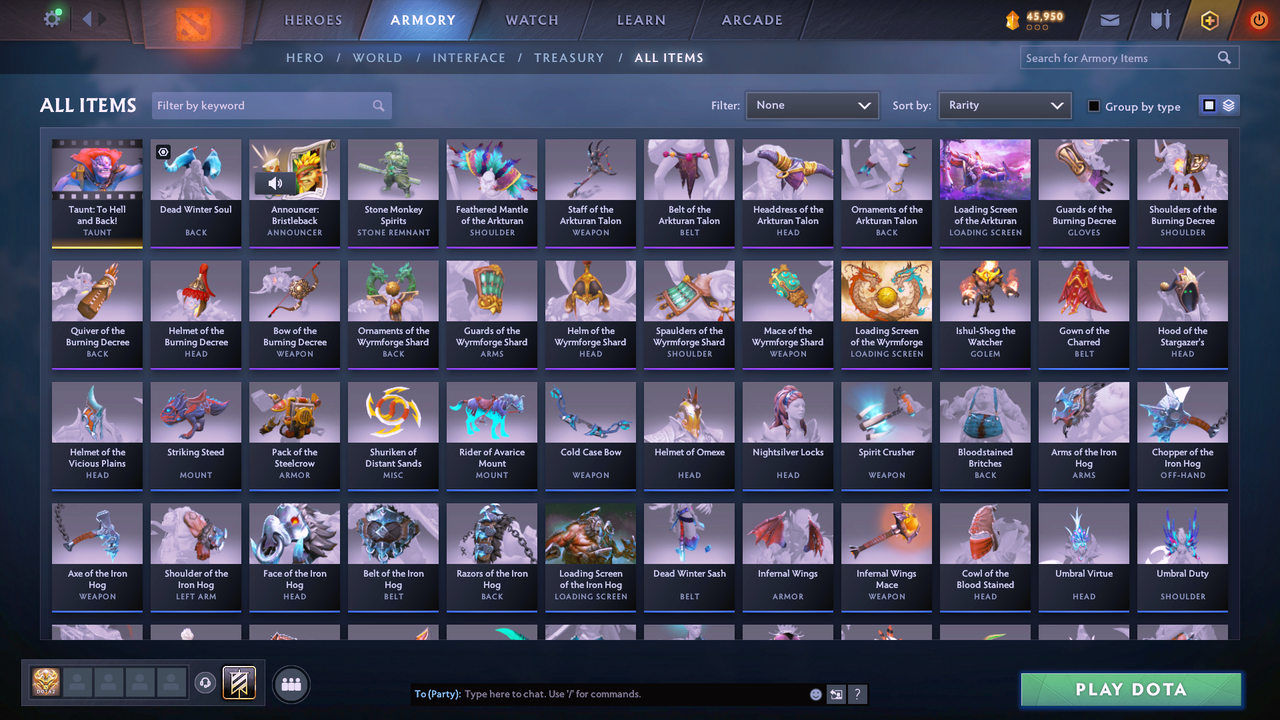
Task: Click the party chat input field
Action: coord(600,693)
